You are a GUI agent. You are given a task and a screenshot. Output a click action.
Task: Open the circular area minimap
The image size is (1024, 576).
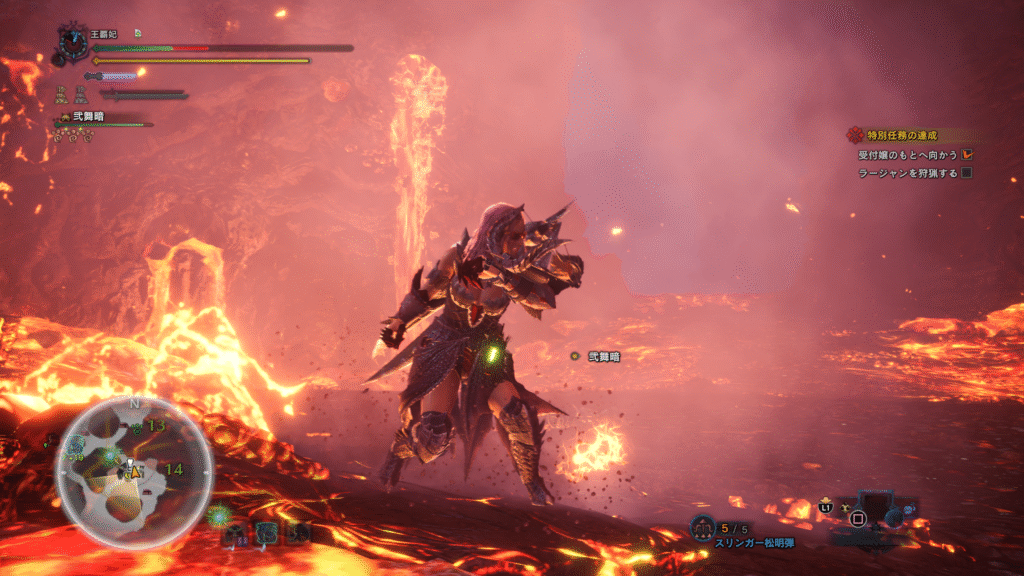[x=134, y=471]
